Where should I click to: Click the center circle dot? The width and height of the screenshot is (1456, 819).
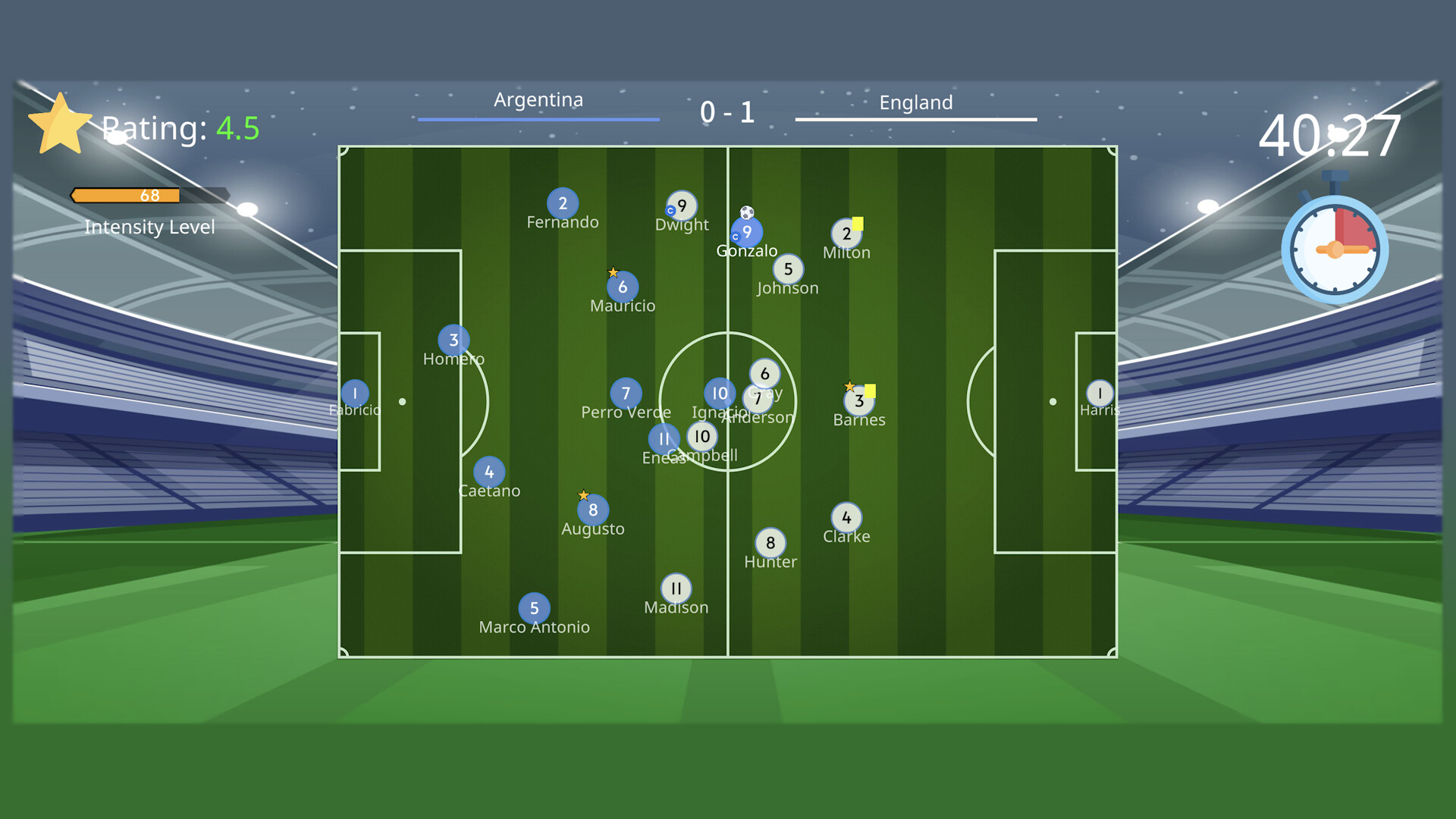727,402
